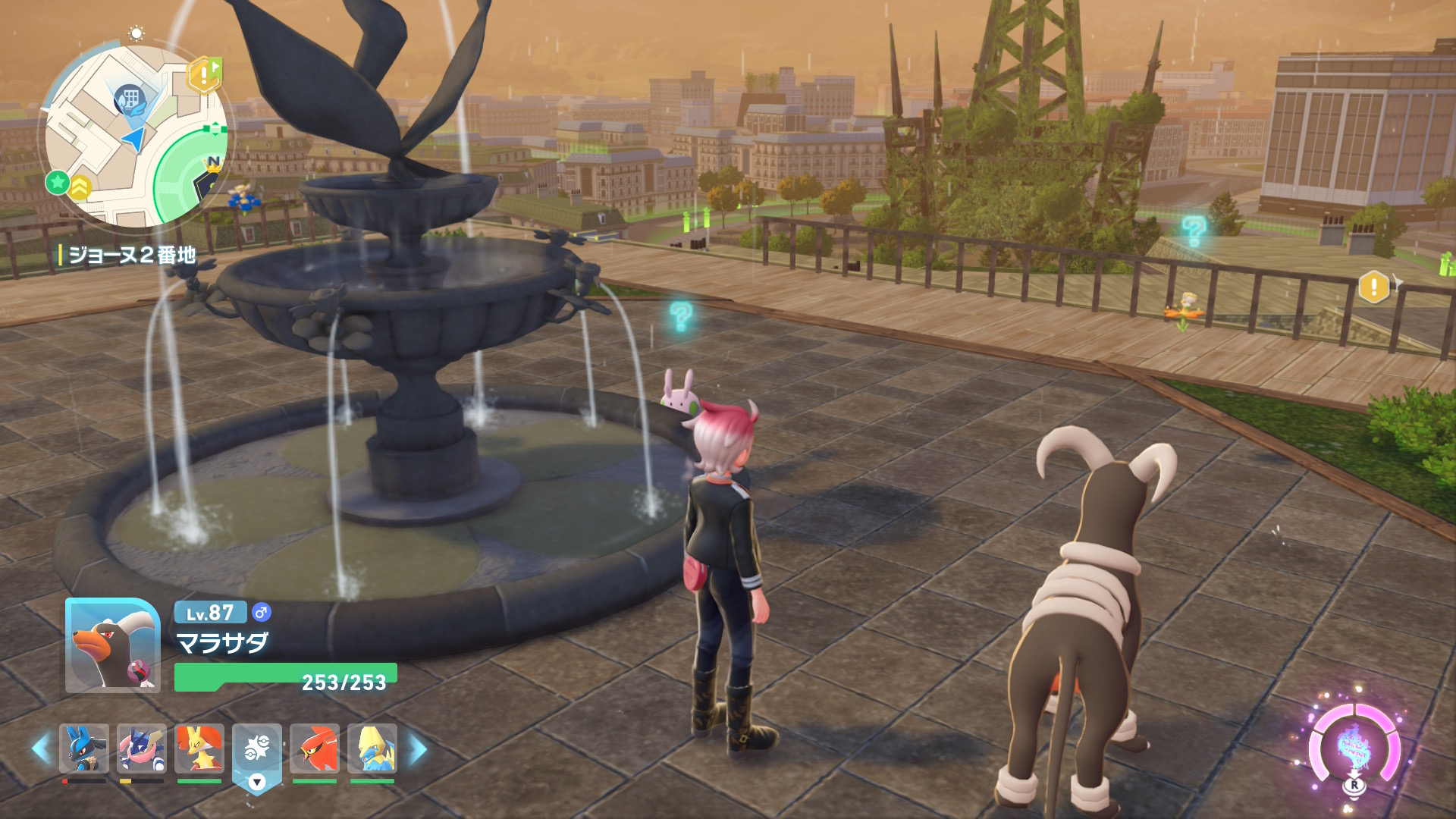The height and width of the screenshot is (819, 1456).
Task: Pick Talonflame in the party bar
Action: [x=315, y=748]
